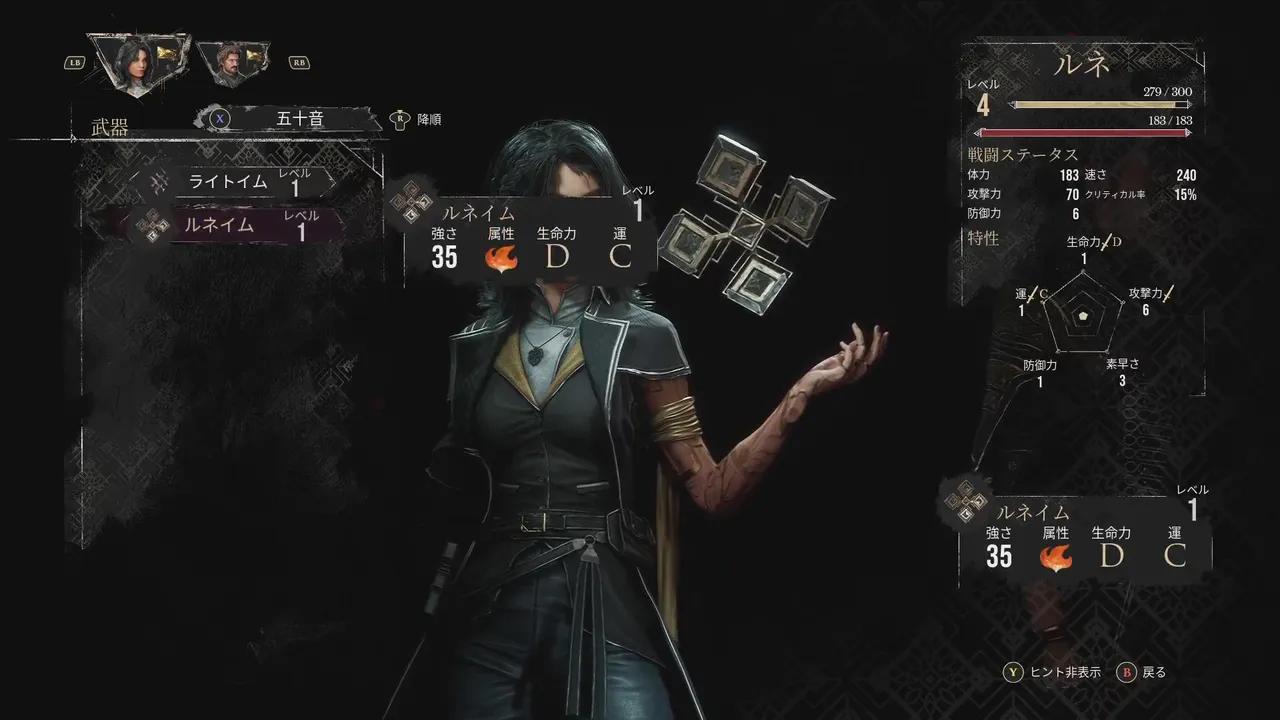Go back with the 戻る button
1280x720 pixels.
point(1143,672)
